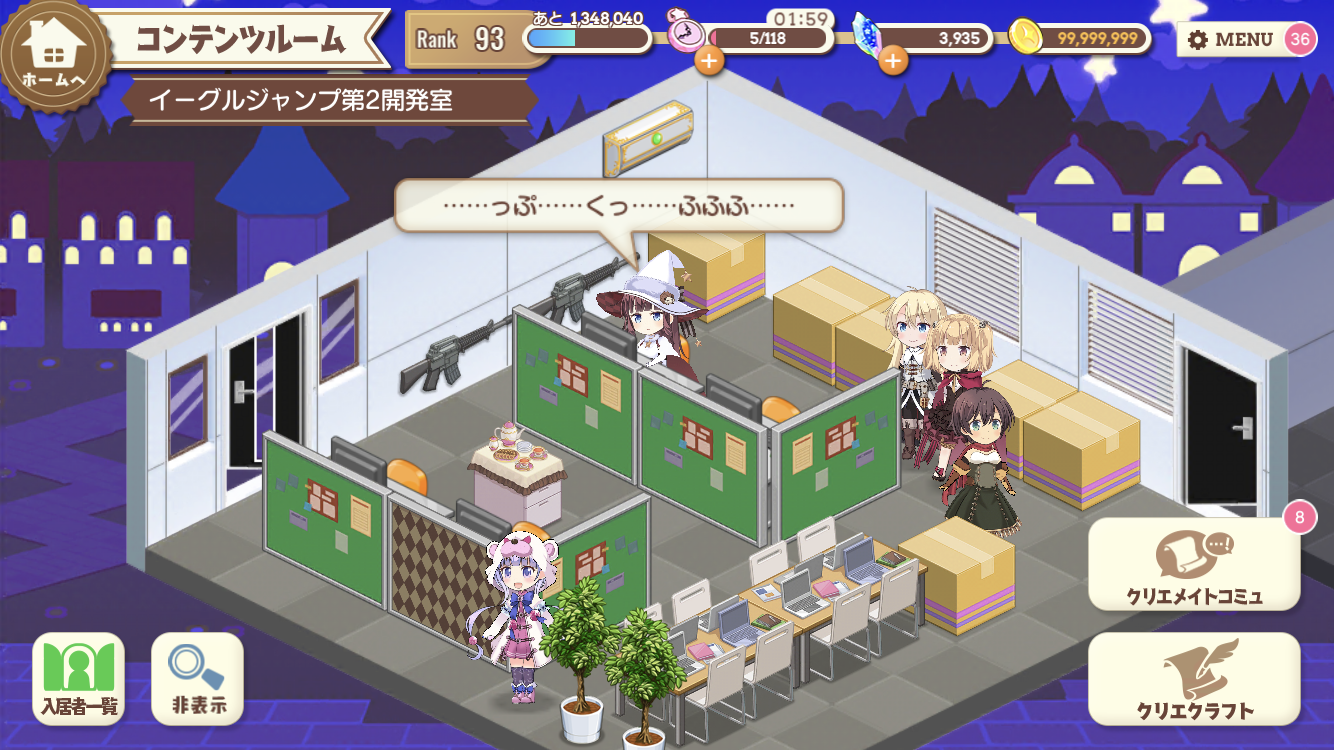1334x750 pixels.
Task: Open the クリエメイトコミュ panel
Action: click(x=1196, y=570)
